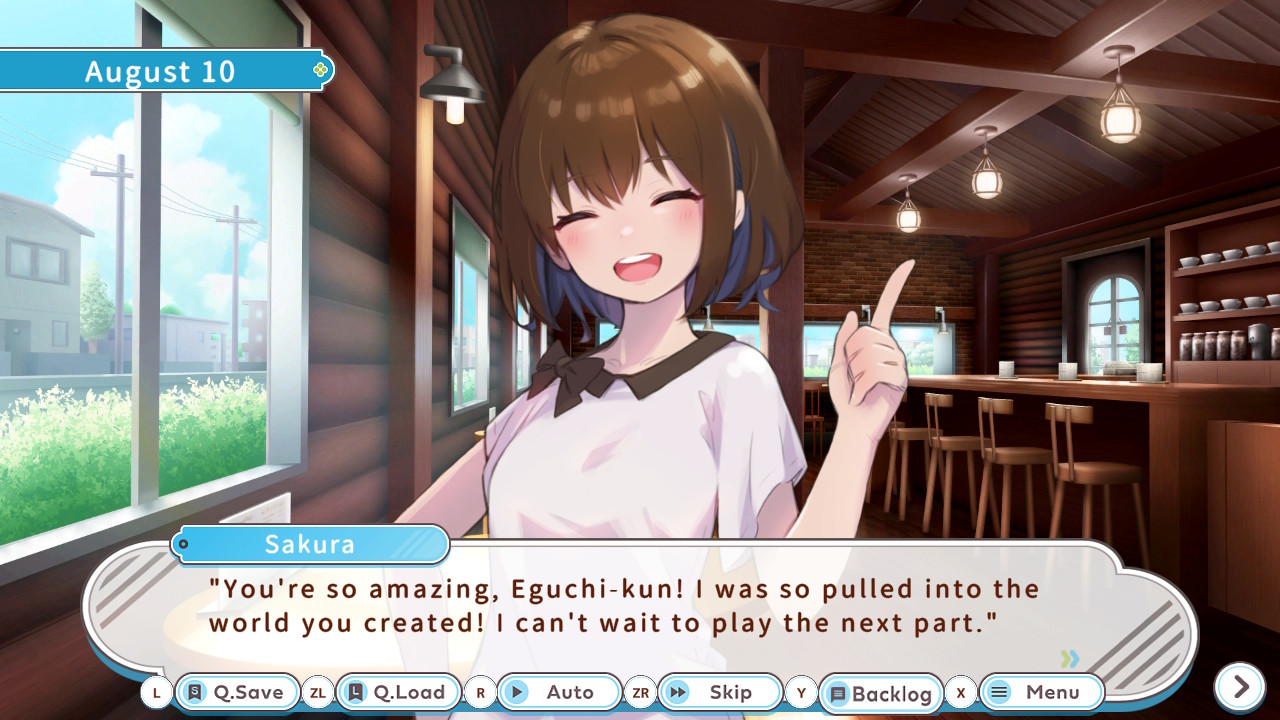Click the August 10 date banner
Screen dimensions: 1280x720
click(160, 70)
